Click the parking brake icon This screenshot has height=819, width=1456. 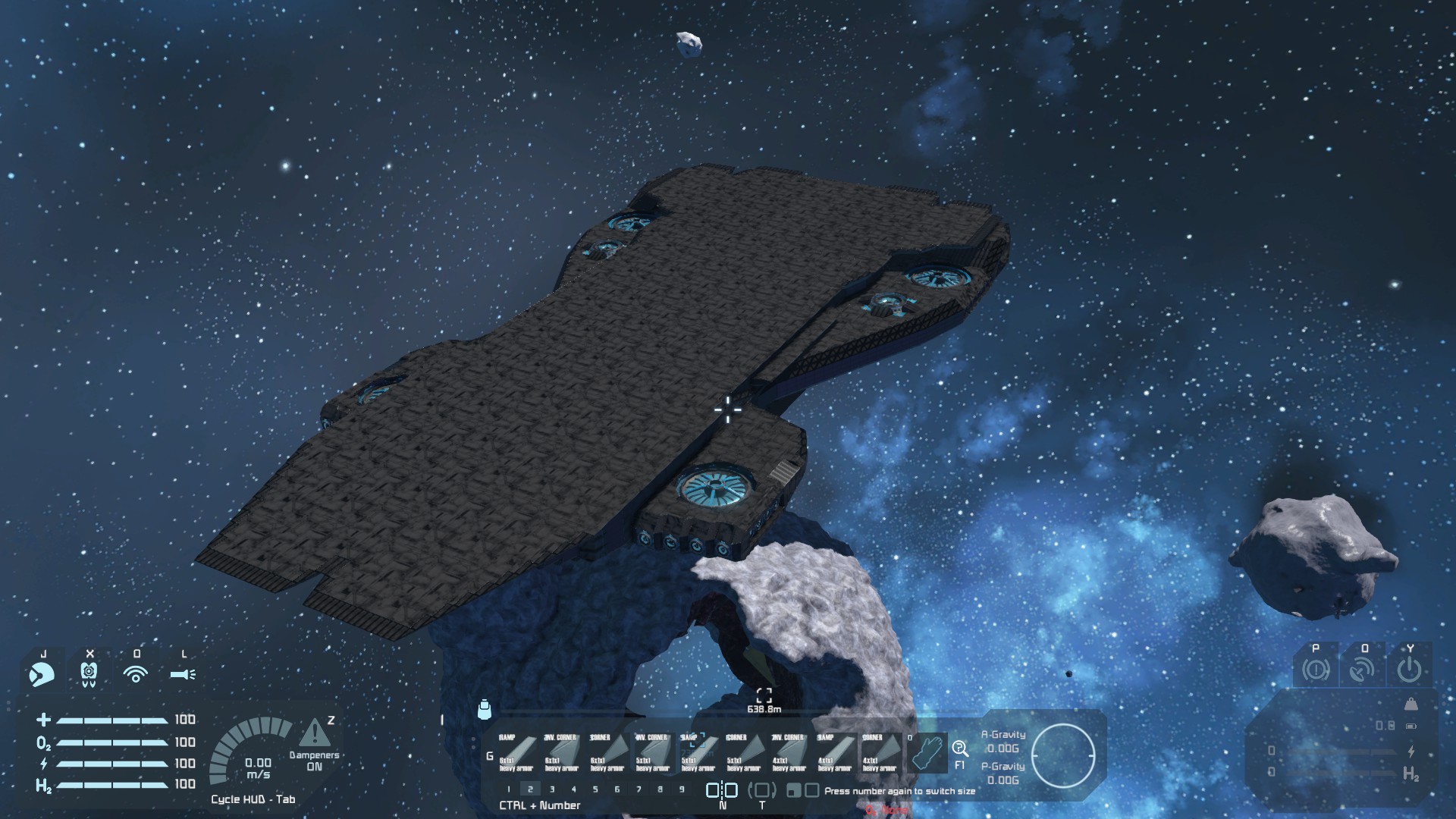pos(1316,670)
